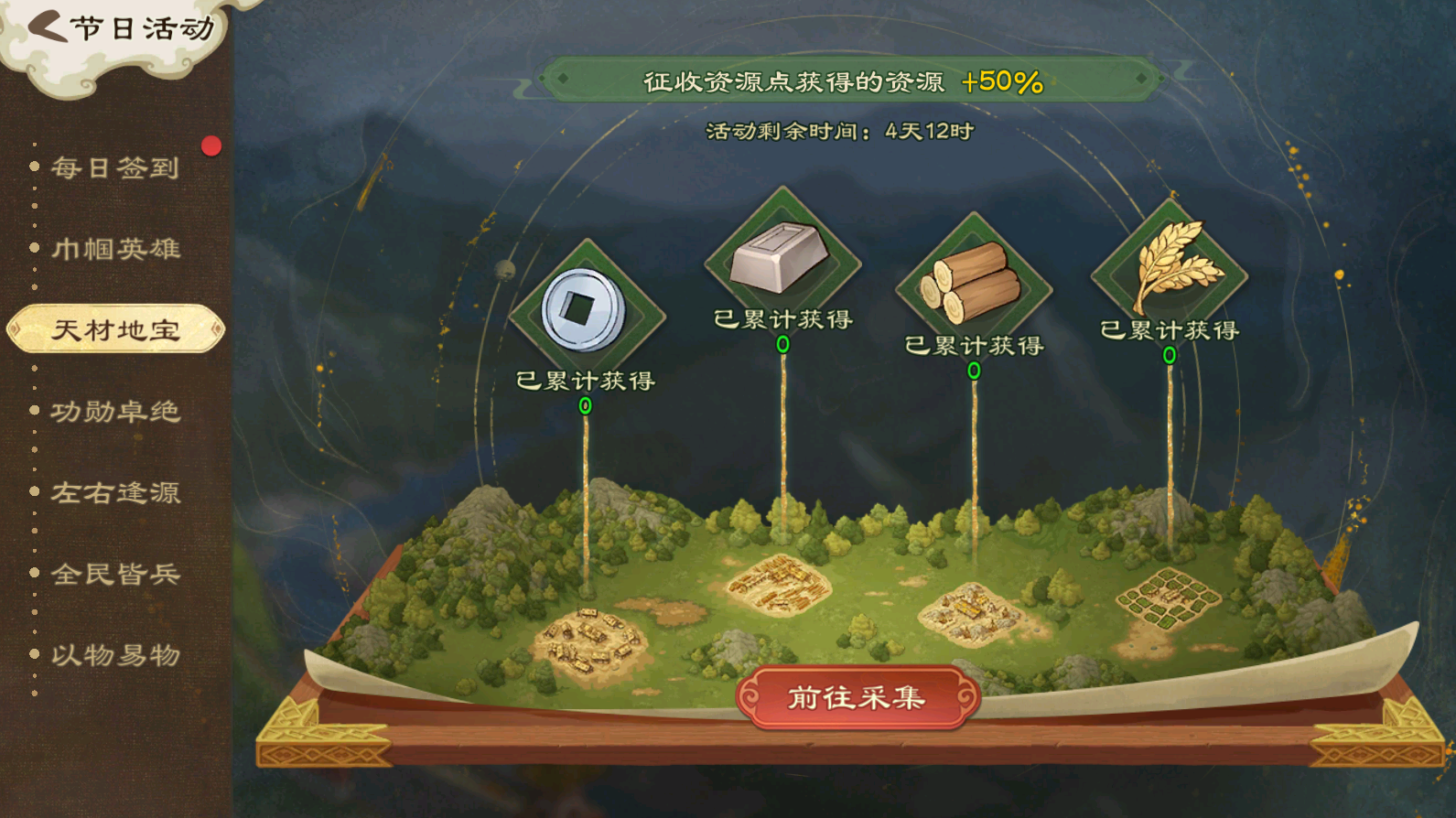Go back from 节日活动 screen
The height and width of the screenshot is (818, 1456).
tap(48, 27)
